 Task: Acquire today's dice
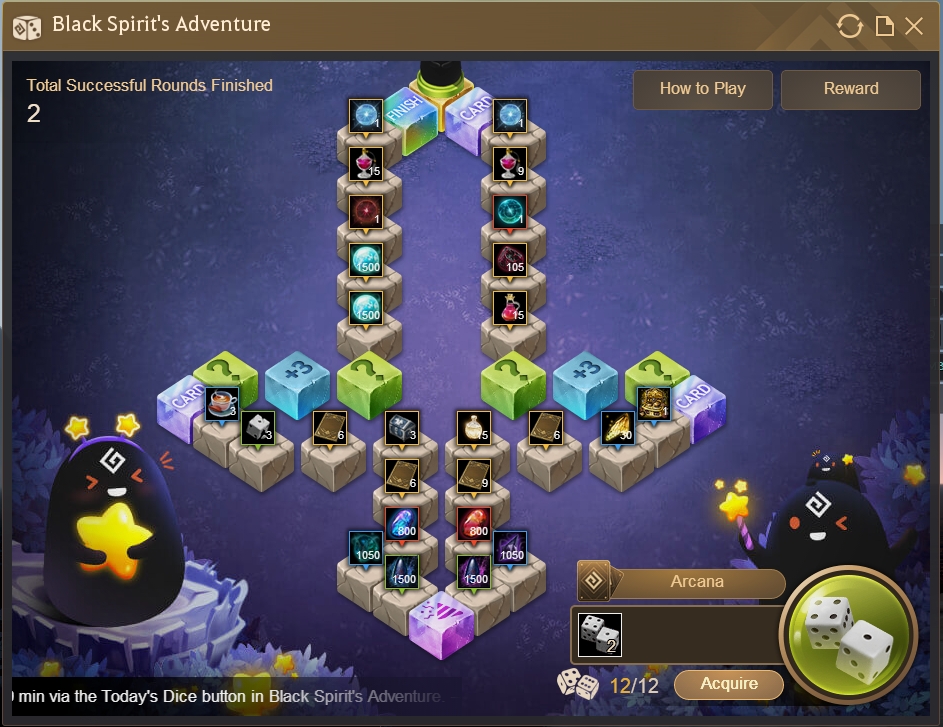click(x=729, y=684)
